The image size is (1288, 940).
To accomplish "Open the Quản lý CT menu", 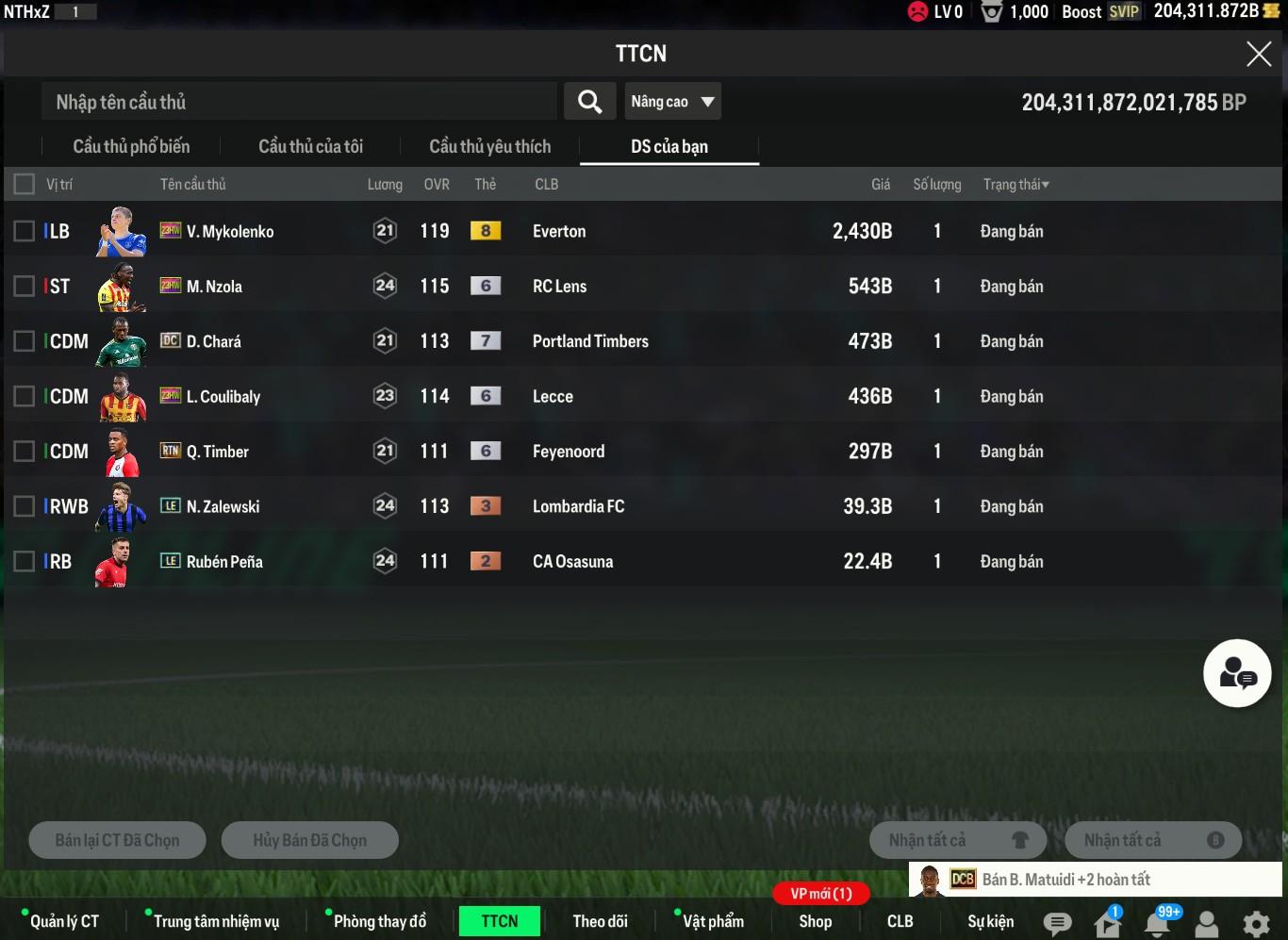I will click(x=64, y=921).
